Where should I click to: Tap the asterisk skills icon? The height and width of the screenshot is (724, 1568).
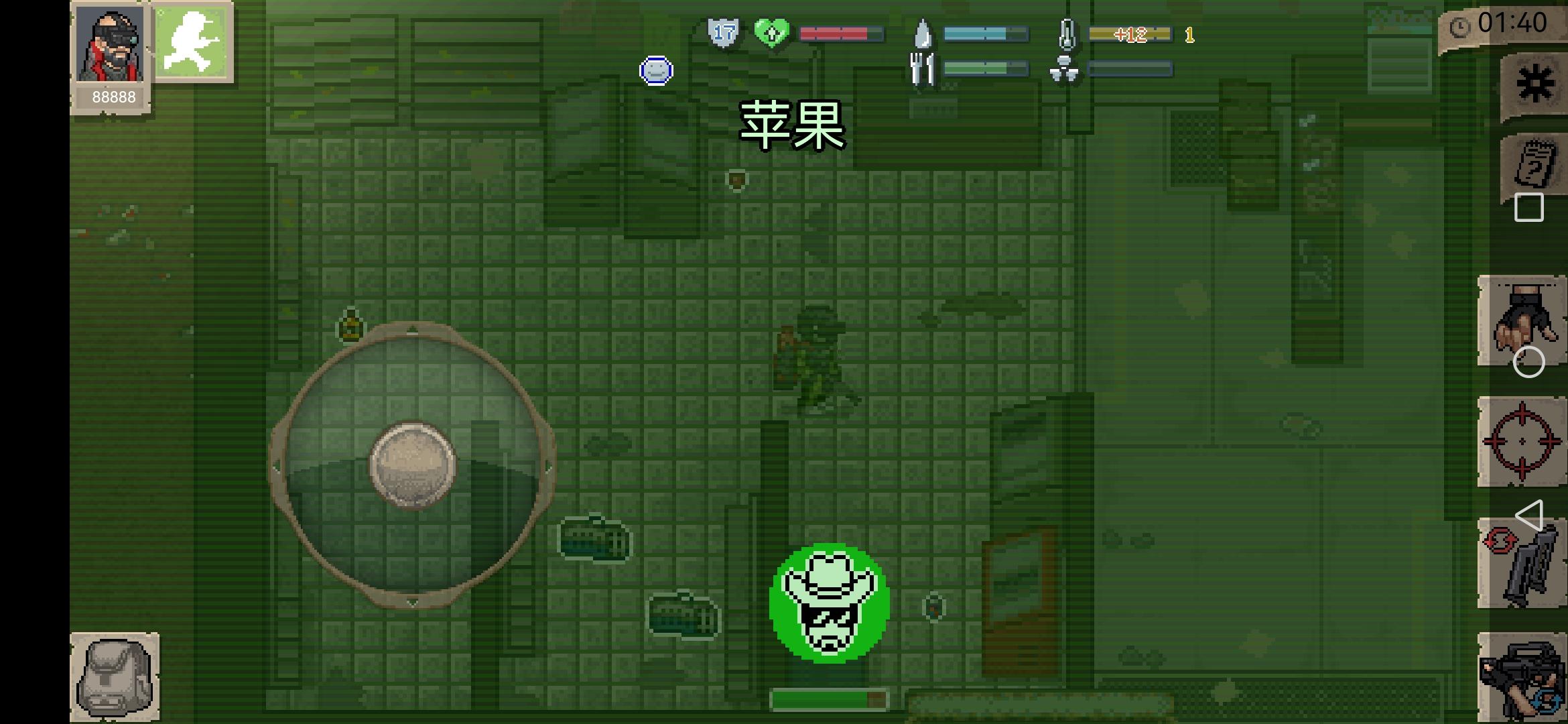click(x=1534, y=80)
